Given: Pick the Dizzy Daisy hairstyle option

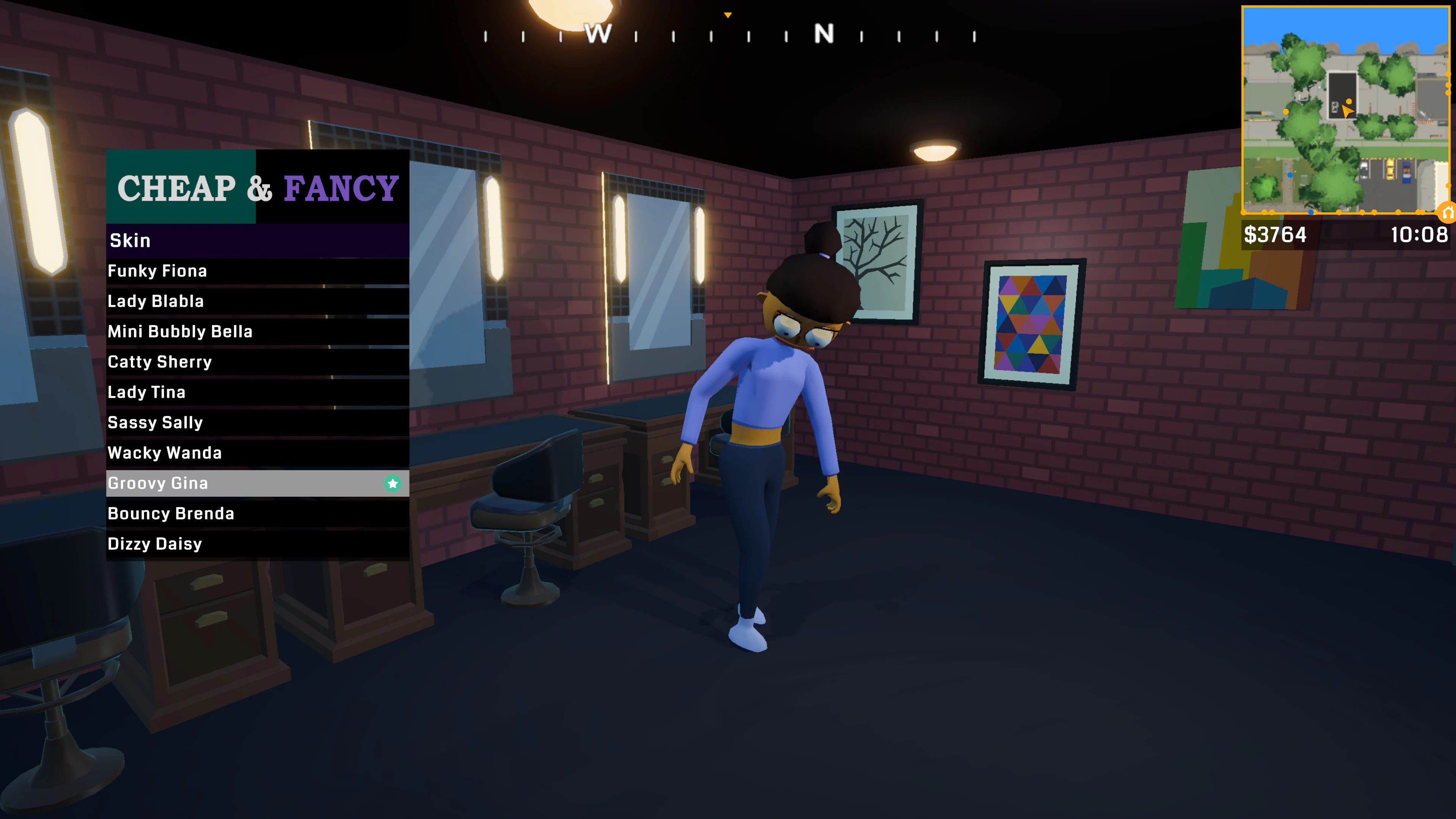Looking at the screenshot, I should point(155,544).
